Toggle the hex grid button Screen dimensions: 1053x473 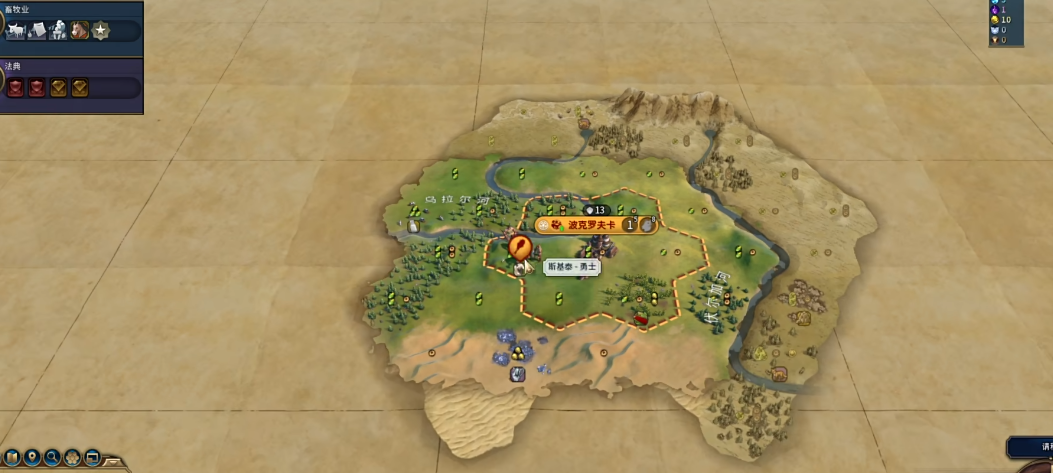pos(72,458)
